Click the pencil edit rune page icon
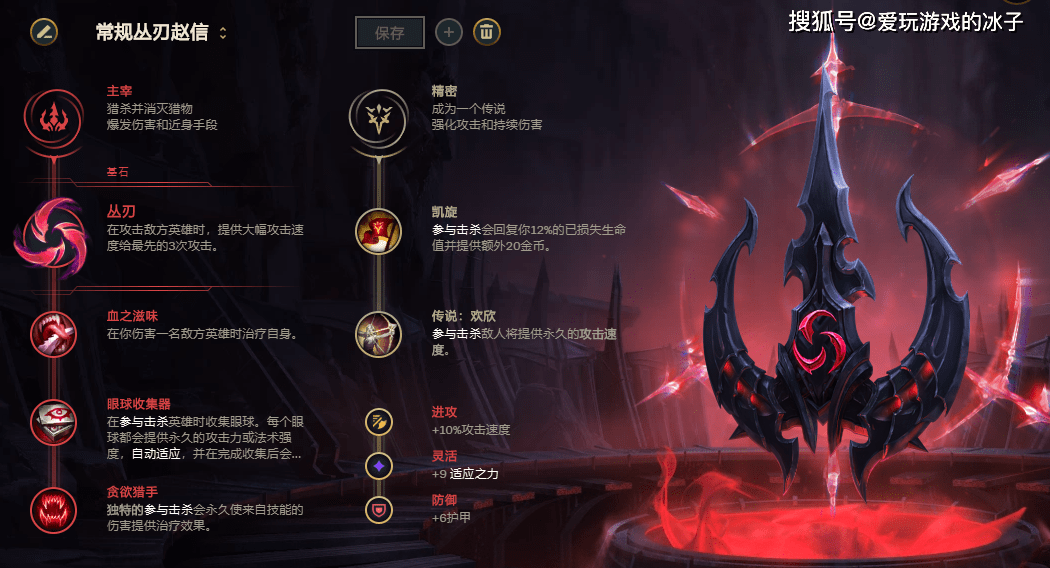1050x568 pixels. click(43, 31)
